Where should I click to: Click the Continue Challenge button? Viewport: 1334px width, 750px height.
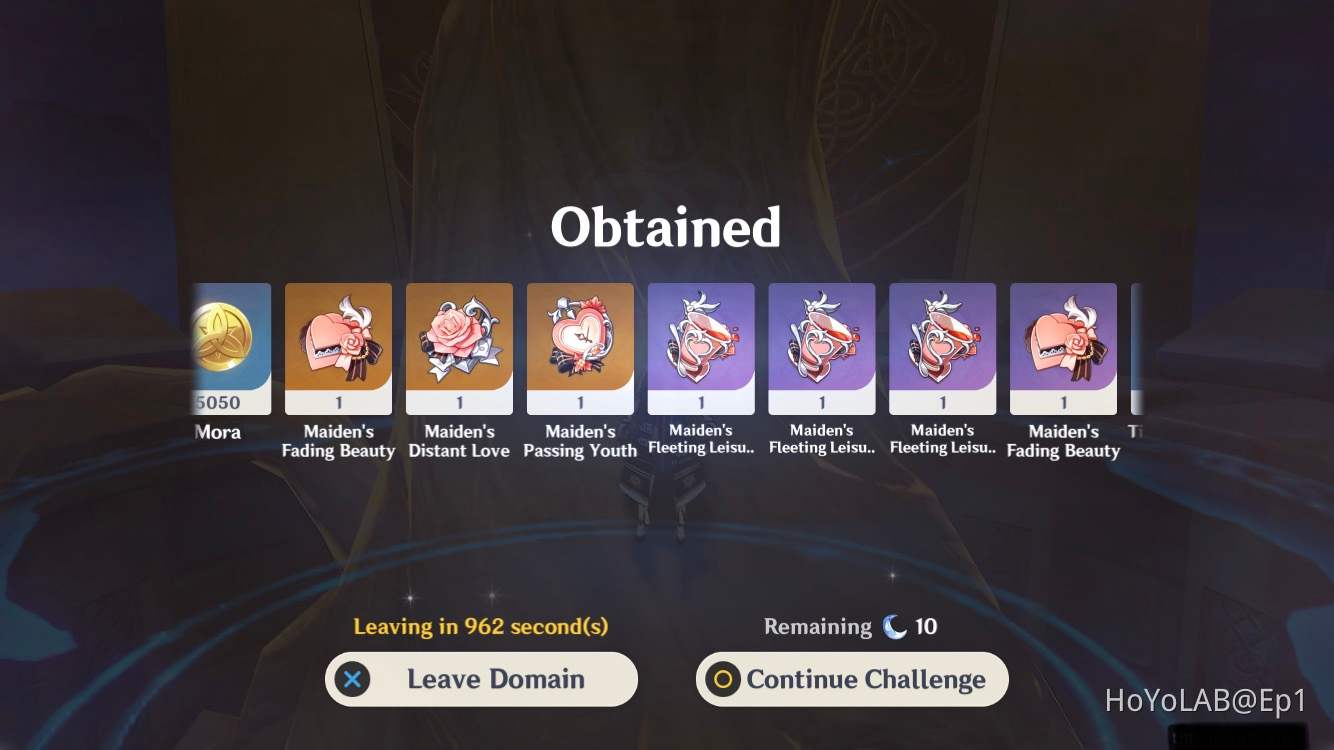click(x=851, y=679)
